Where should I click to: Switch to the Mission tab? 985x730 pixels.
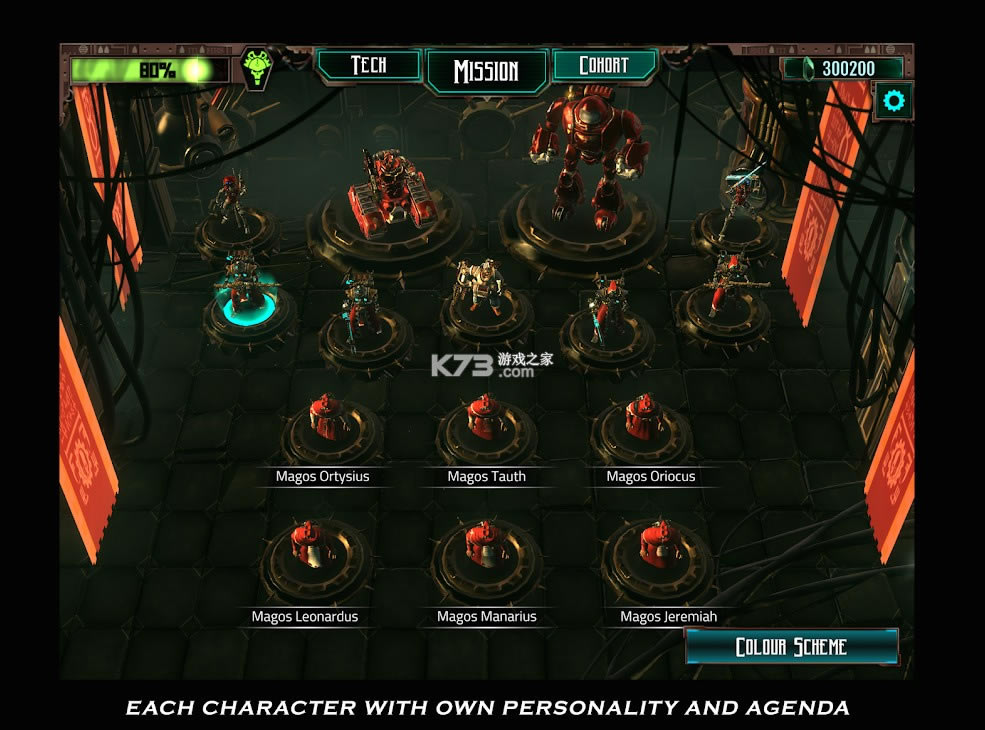[x=486, y=71]
